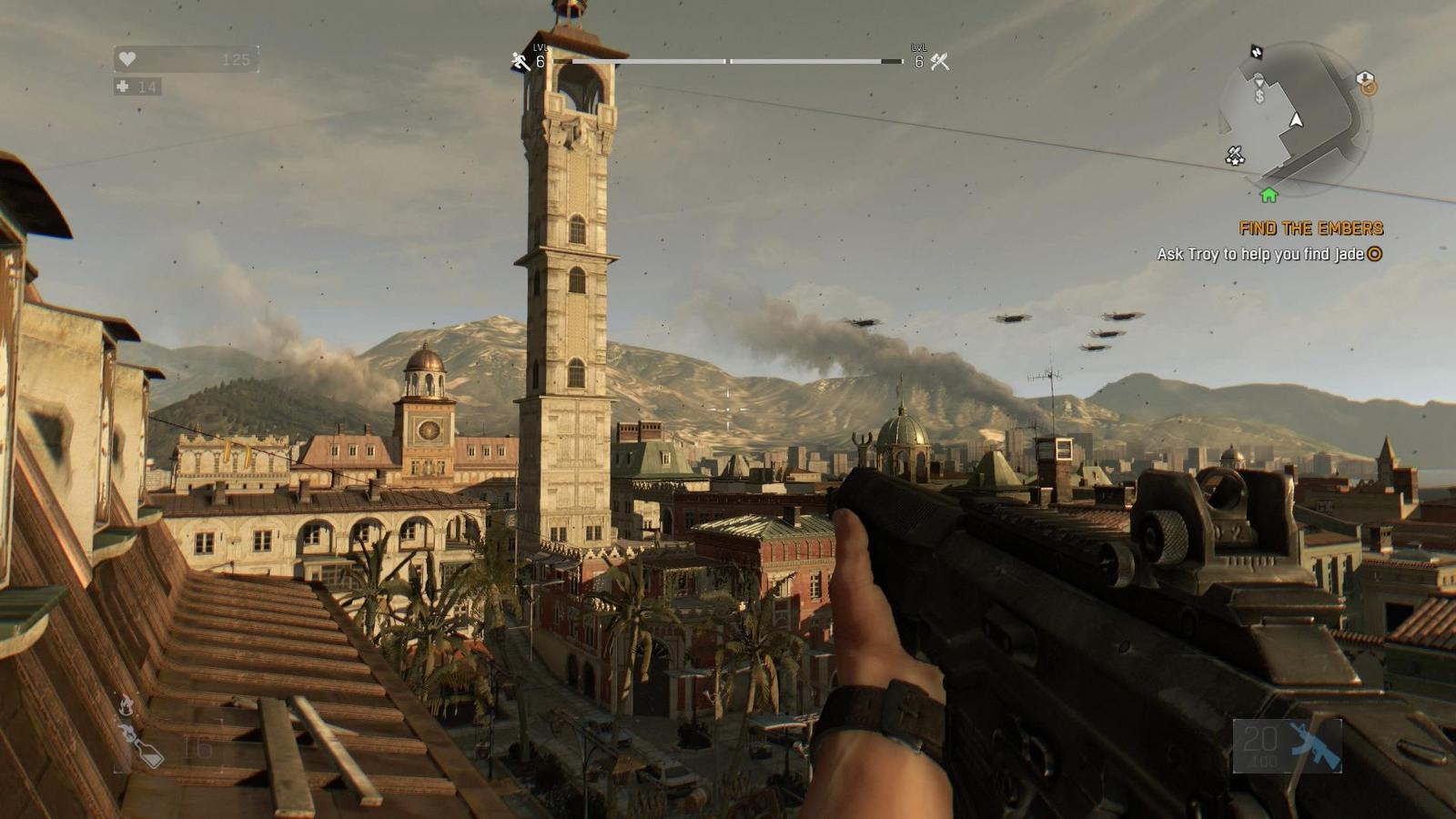Screen dimensions: 1456x819
Task: Click the small flame icon above the Molotov
Action: 126,704
